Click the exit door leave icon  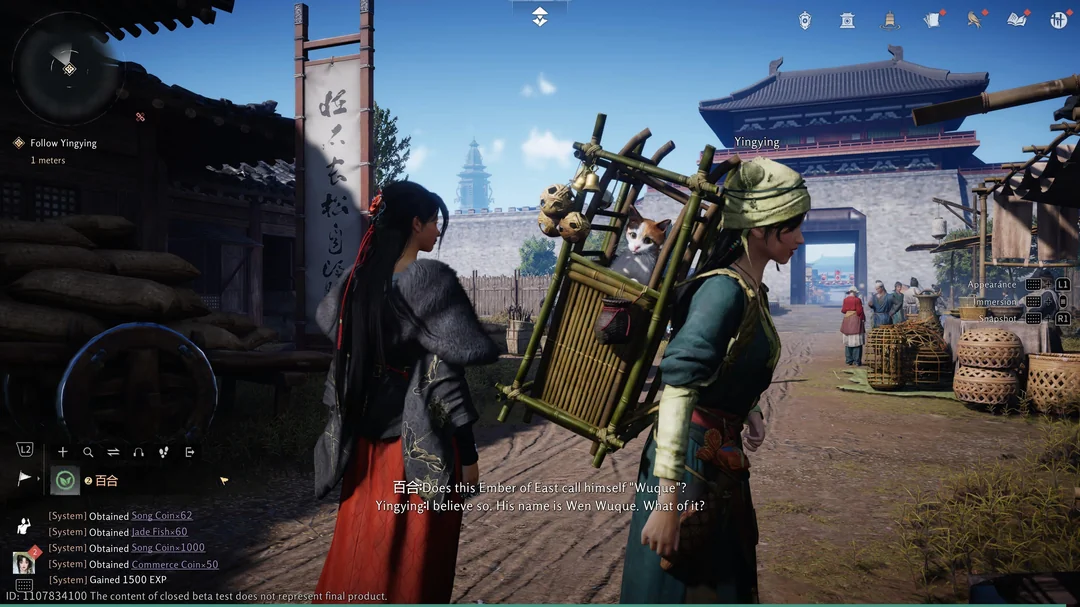189,452
